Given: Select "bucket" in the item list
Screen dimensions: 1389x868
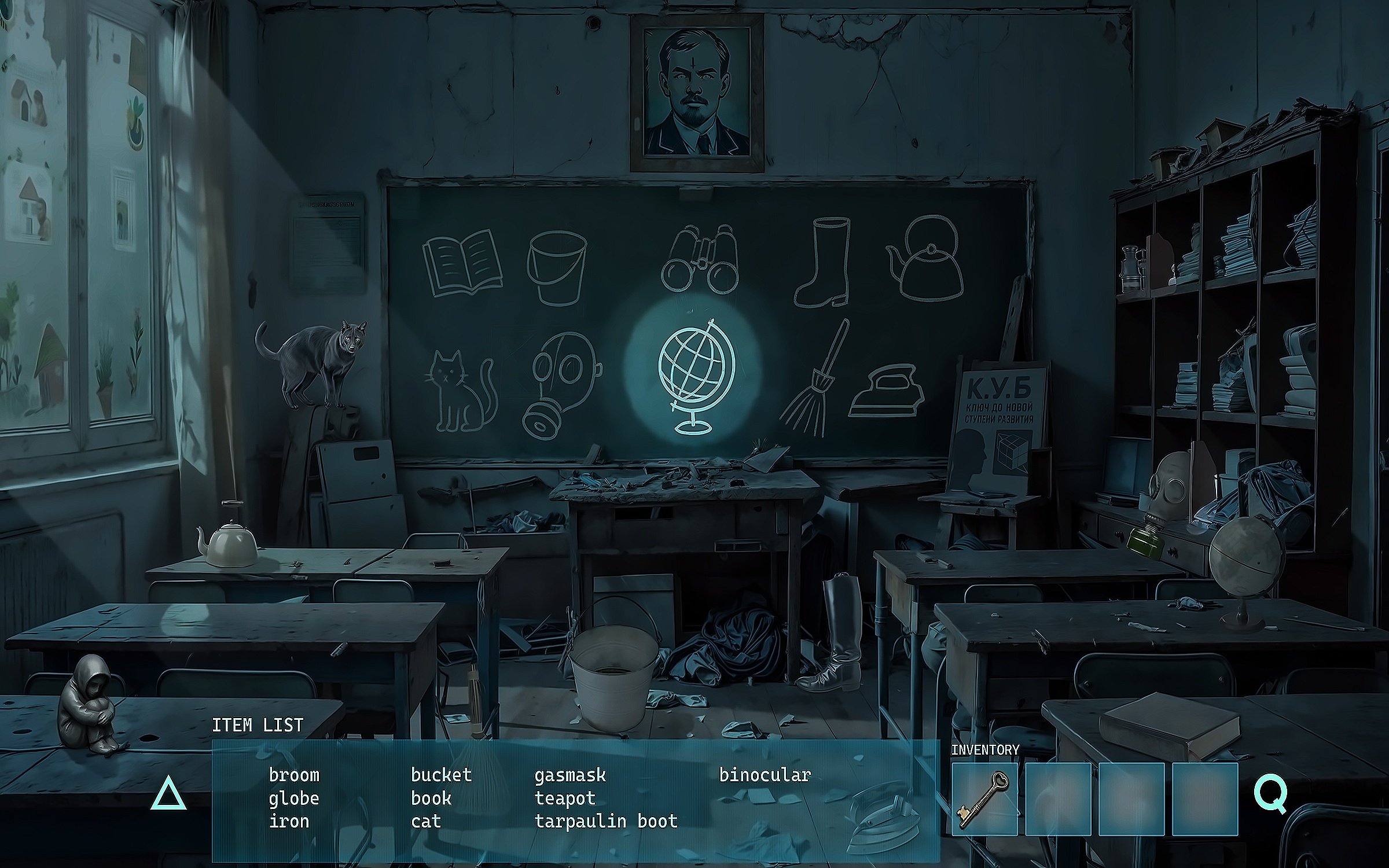Looking at the screenshot, I should pos(441,775).
